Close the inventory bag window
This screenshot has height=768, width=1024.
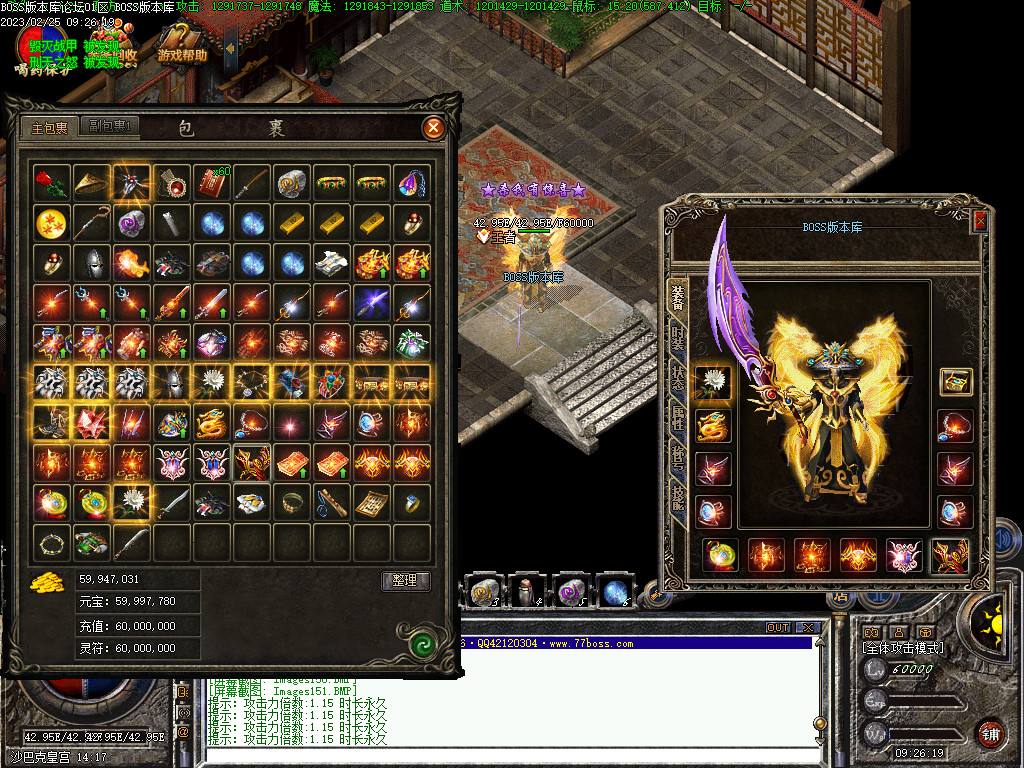[x=433, y=127]
